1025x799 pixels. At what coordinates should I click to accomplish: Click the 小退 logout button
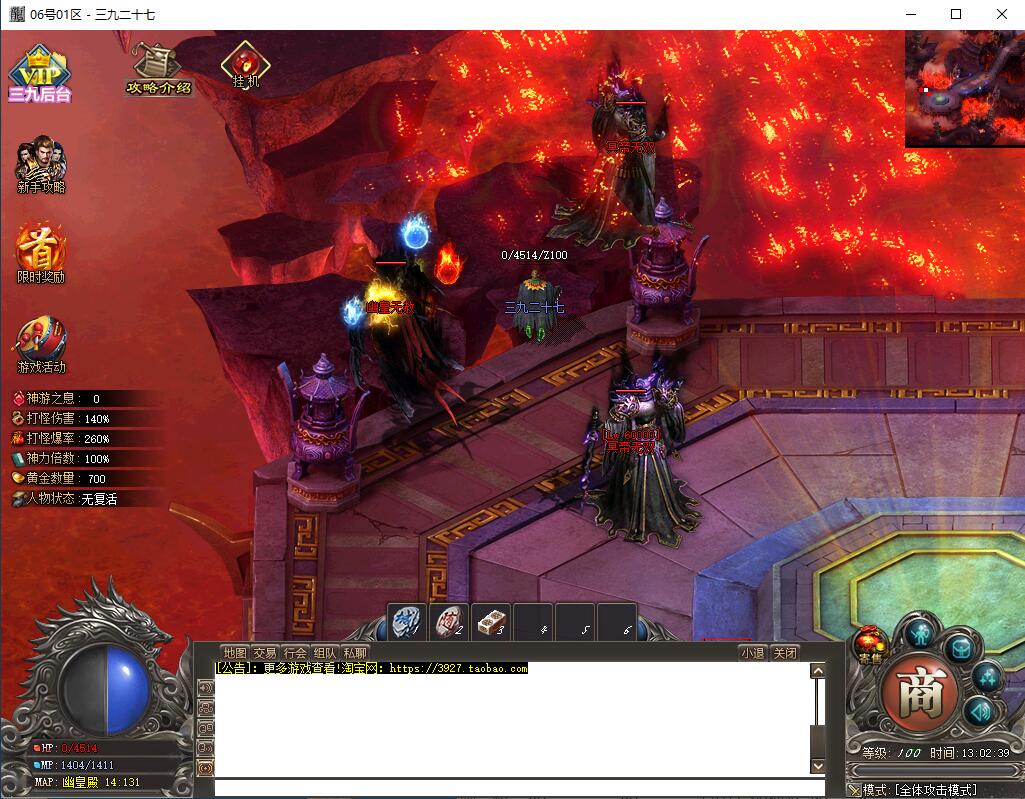pyautogui.click(x=752, y=653)
